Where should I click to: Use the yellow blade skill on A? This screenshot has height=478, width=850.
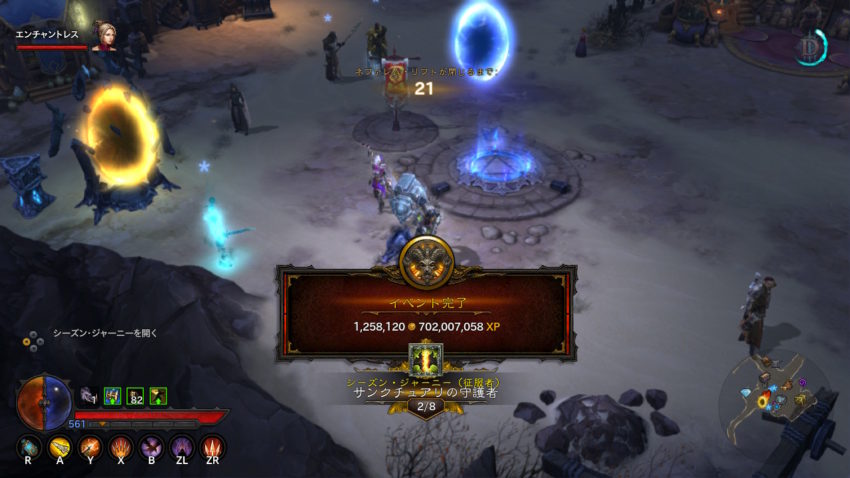click(x=60, y=447)
